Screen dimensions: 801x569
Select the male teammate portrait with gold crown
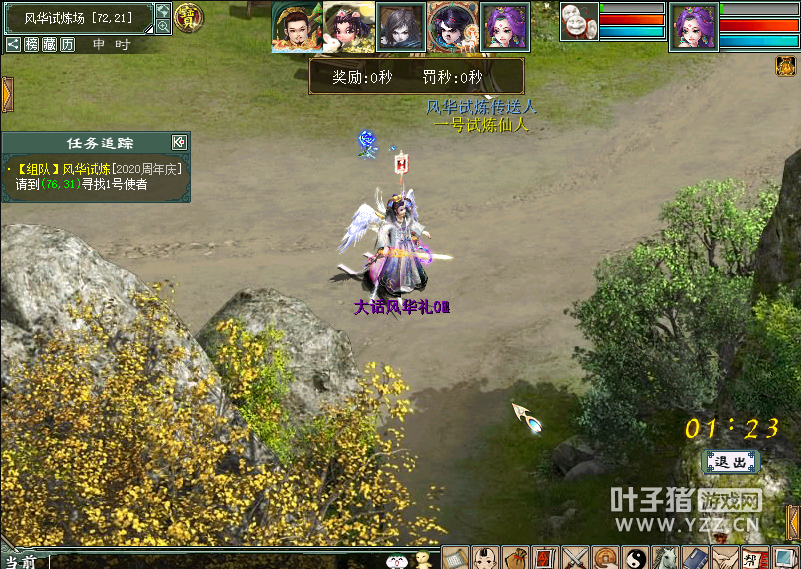tap(296, 26)
